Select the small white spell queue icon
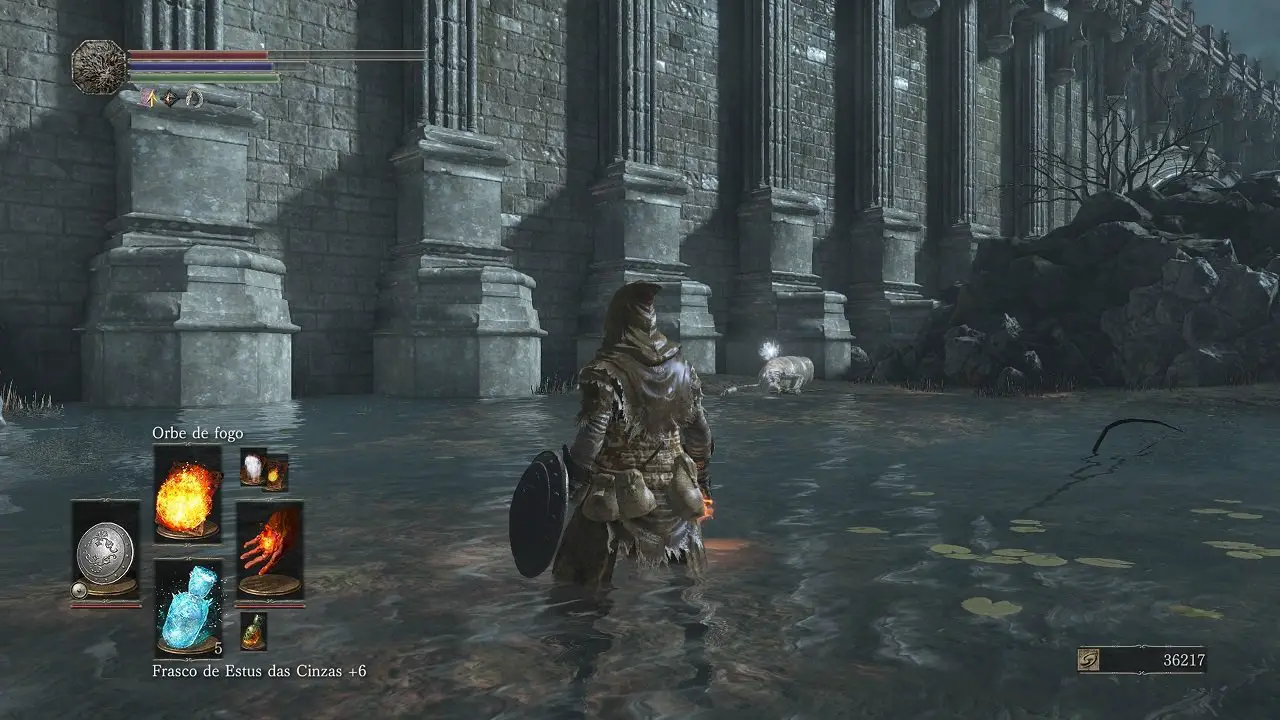 click(x=252, y=466)
